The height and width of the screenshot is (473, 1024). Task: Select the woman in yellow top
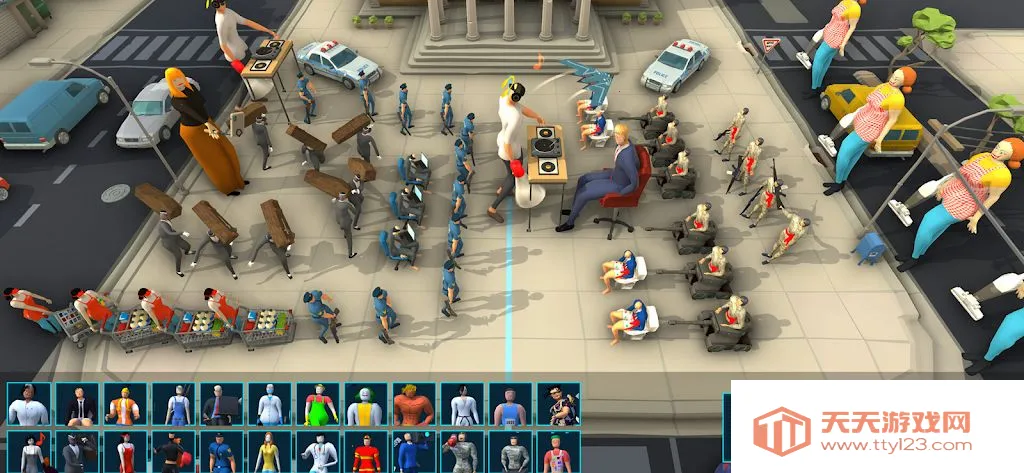click(x=269, y=453)
